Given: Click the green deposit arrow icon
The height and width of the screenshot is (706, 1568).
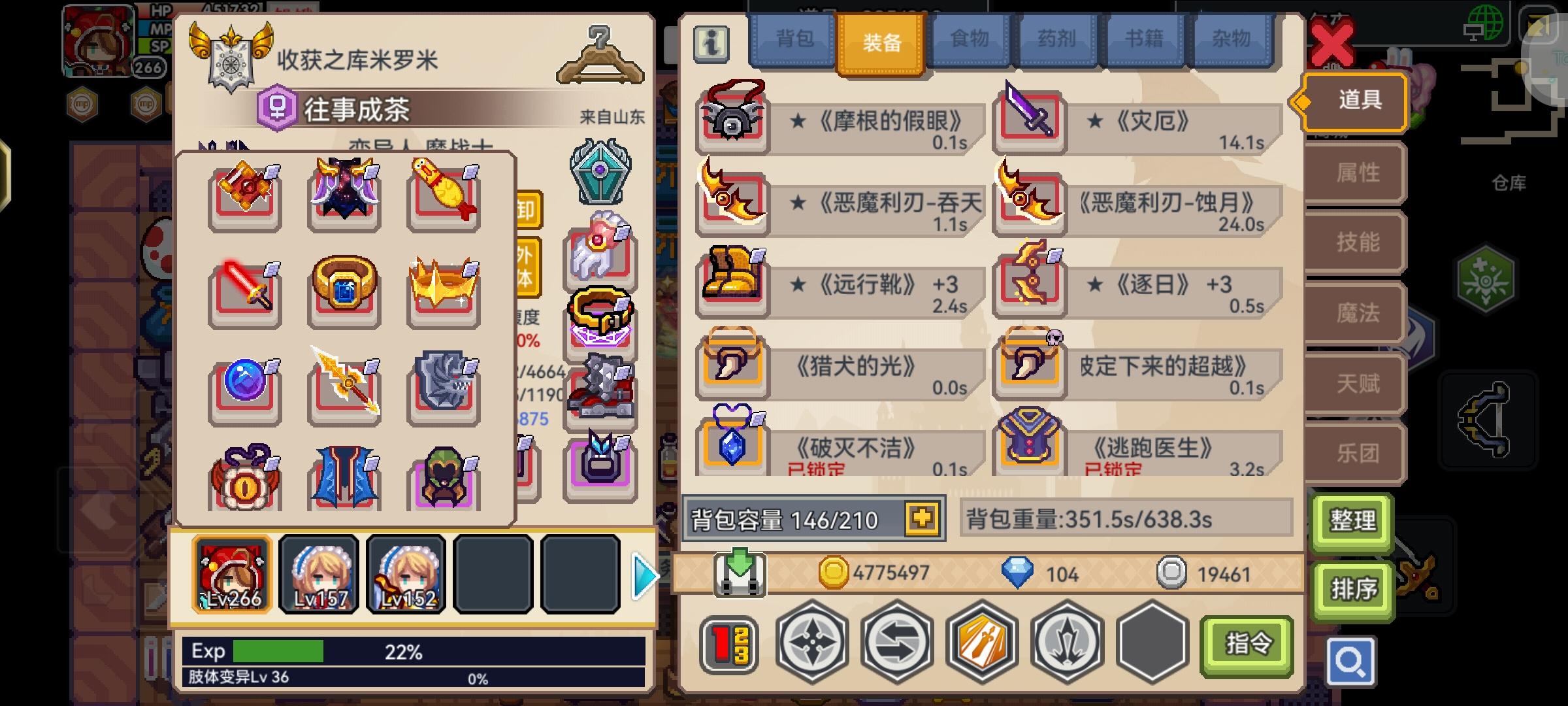Looking at the screenshot, I should pos(741,573).
